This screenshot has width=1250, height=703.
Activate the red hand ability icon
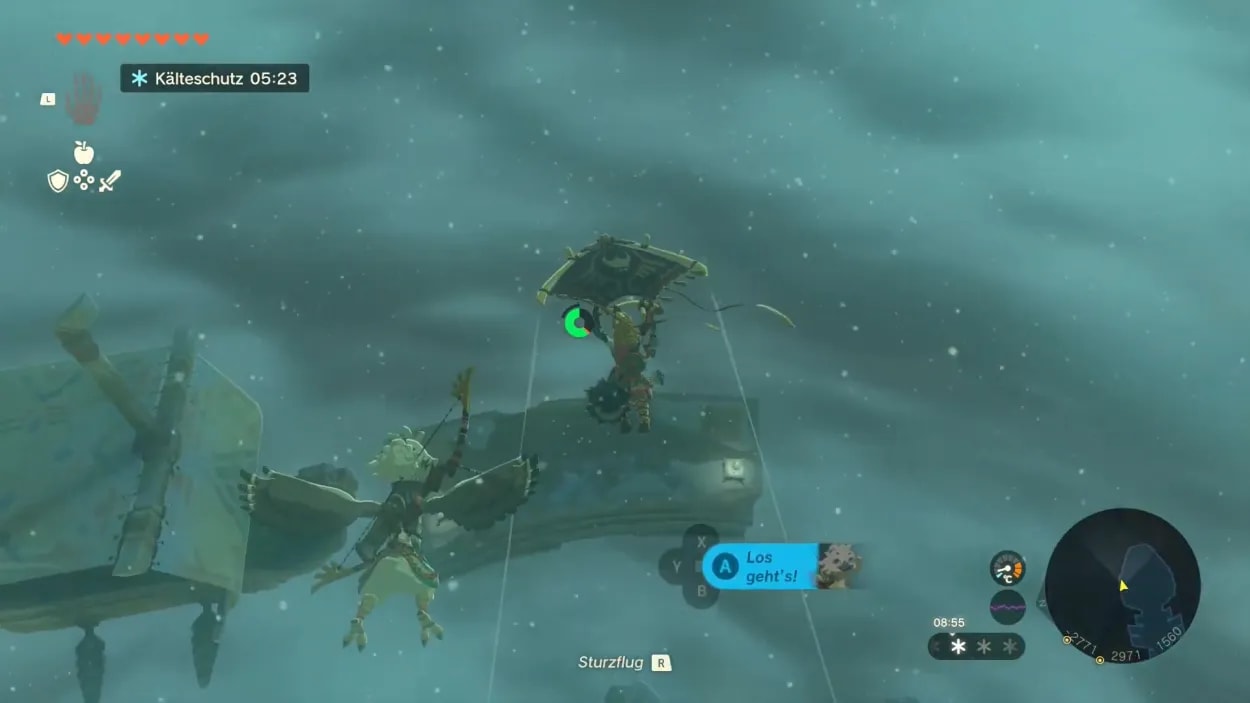point(83,98)
